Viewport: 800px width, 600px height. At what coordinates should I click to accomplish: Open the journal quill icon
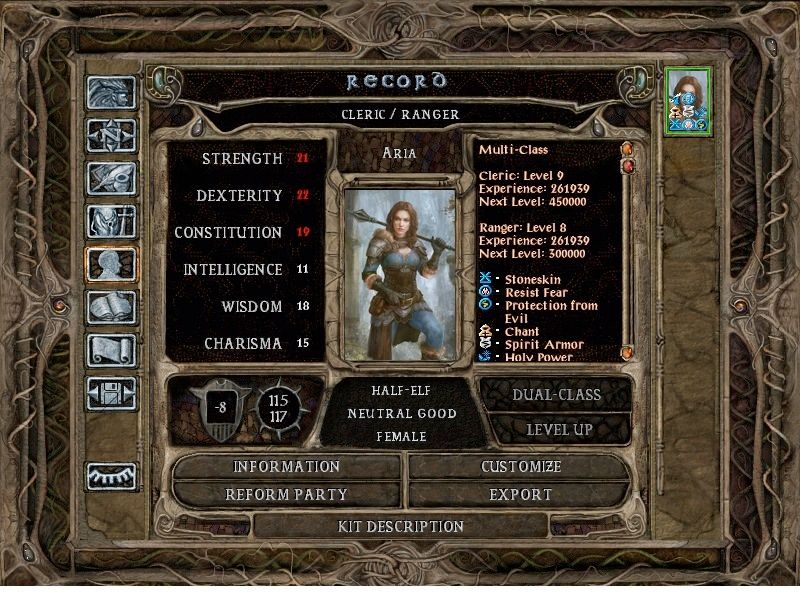(110, 177)
